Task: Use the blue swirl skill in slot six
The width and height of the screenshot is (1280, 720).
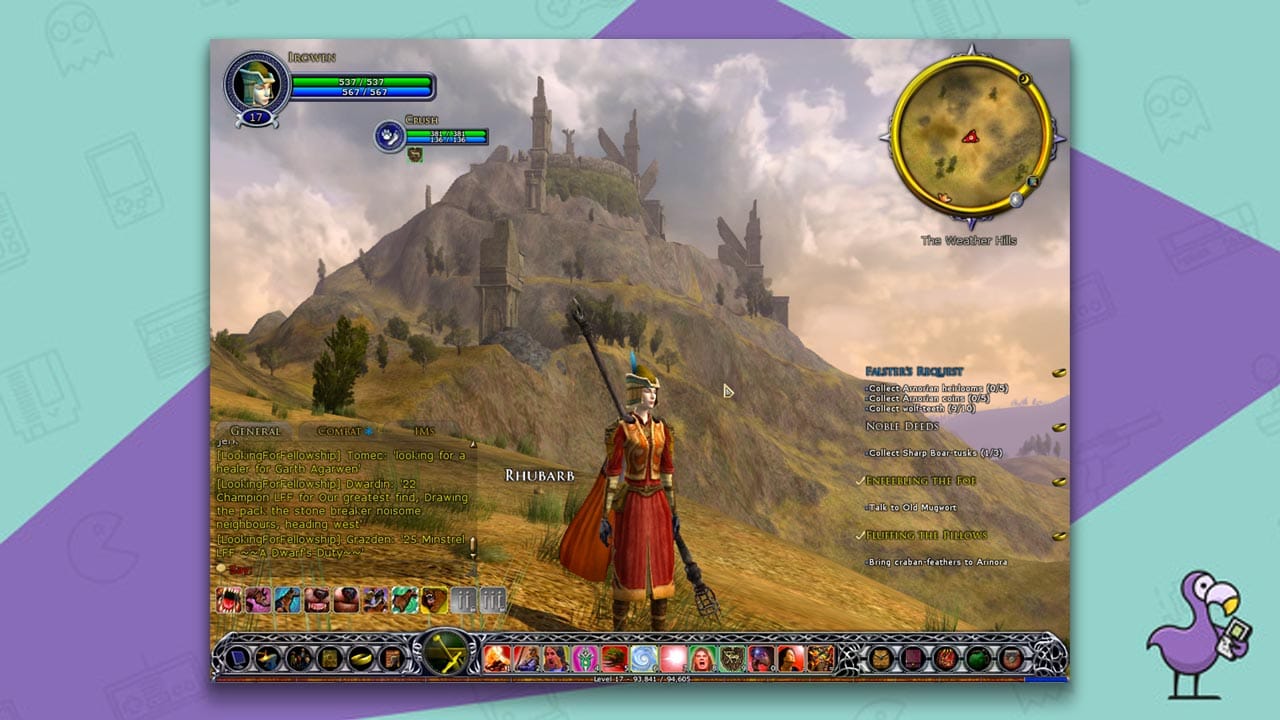Action: click(x=641, y=658)
